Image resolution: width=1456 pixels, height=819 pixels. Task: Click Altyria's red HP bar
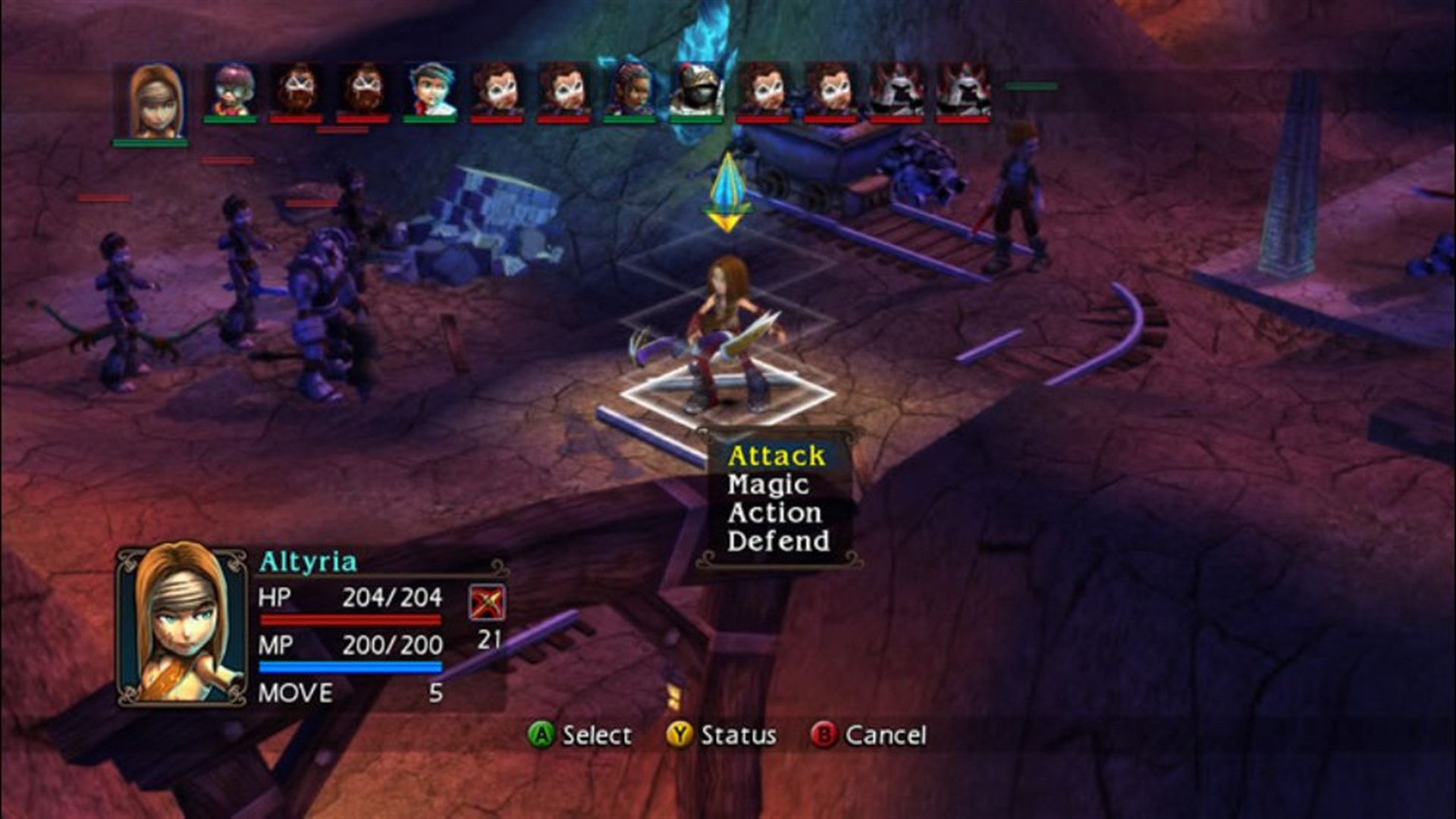(x=350, y=620)
